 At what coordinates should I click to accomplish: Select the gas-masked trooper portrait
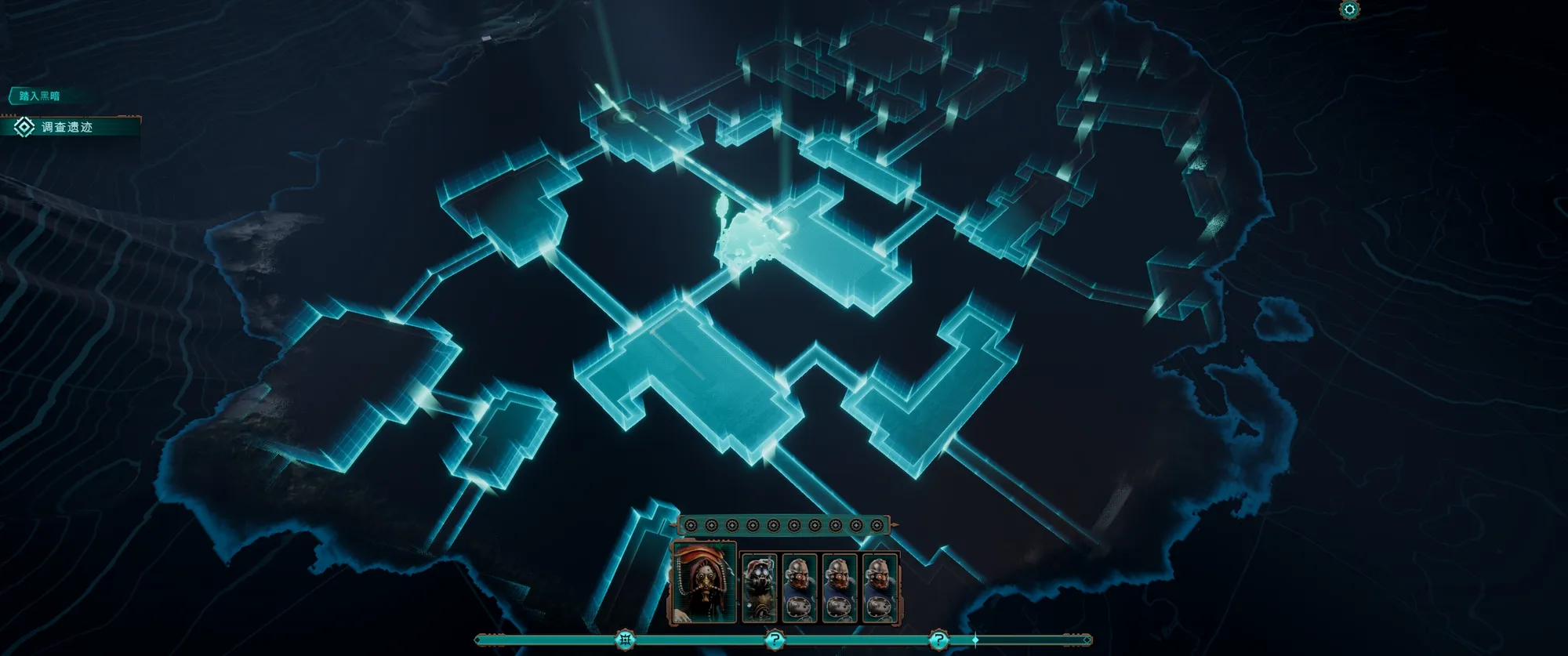759,588
